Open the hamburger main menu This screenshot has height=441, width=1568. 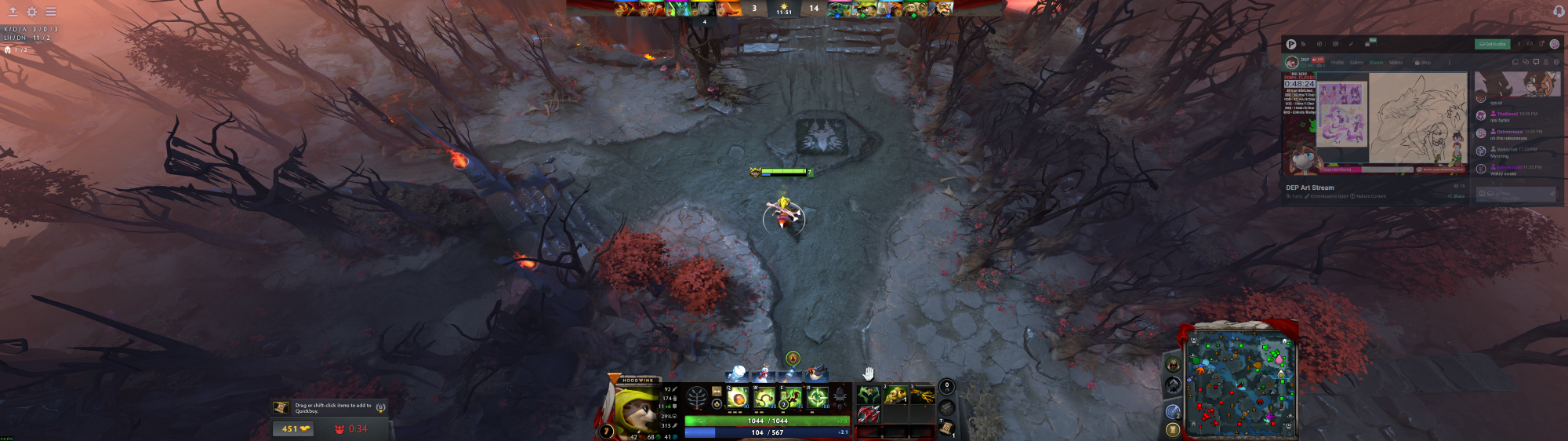tap(50, 12)
